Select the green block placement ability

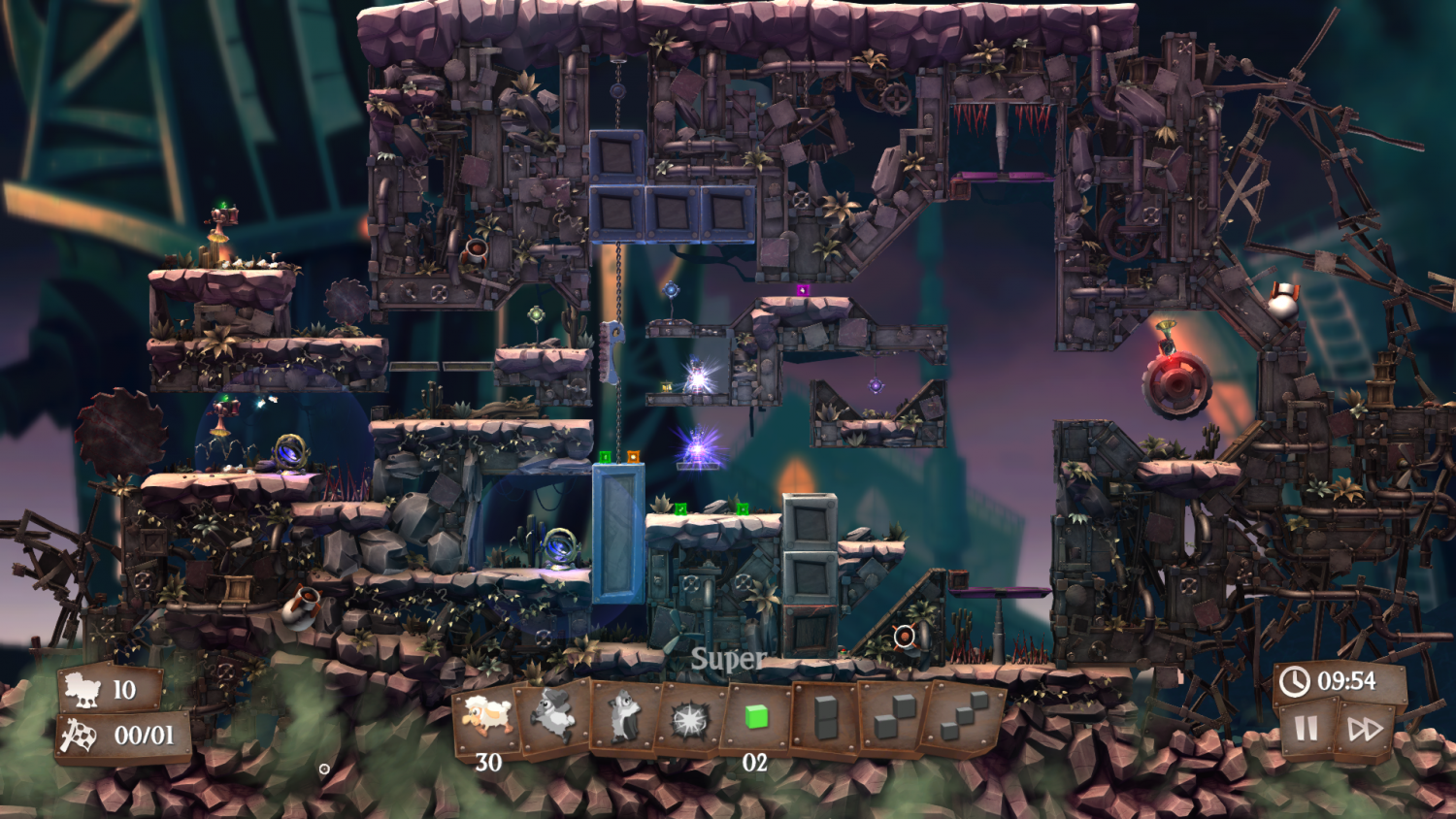(x=756, y=718)
